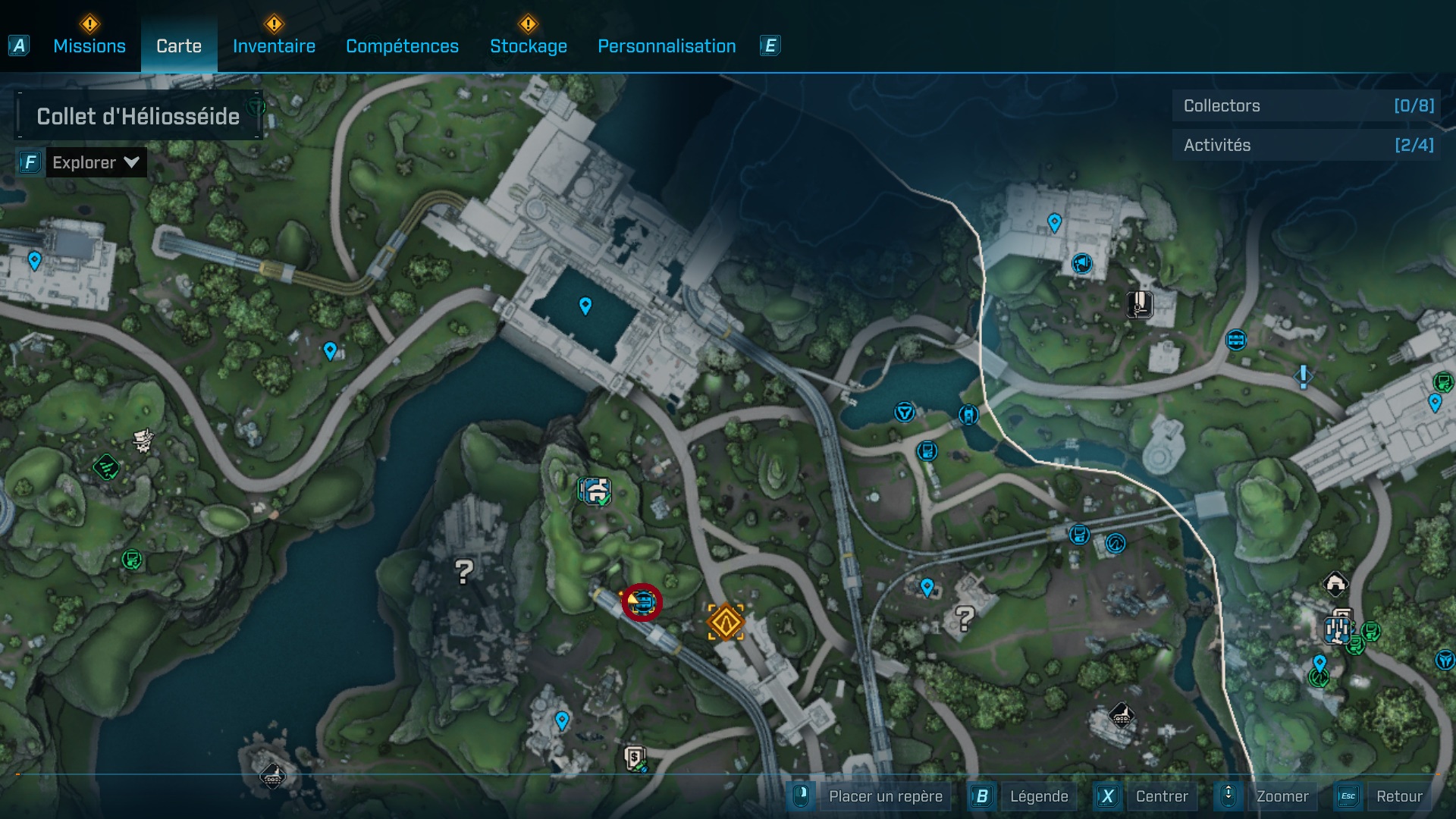The height and width of the screenshot is (819, 1456).
Task: Click the blue exclamation mark marker
Action: coord(1303,376)
